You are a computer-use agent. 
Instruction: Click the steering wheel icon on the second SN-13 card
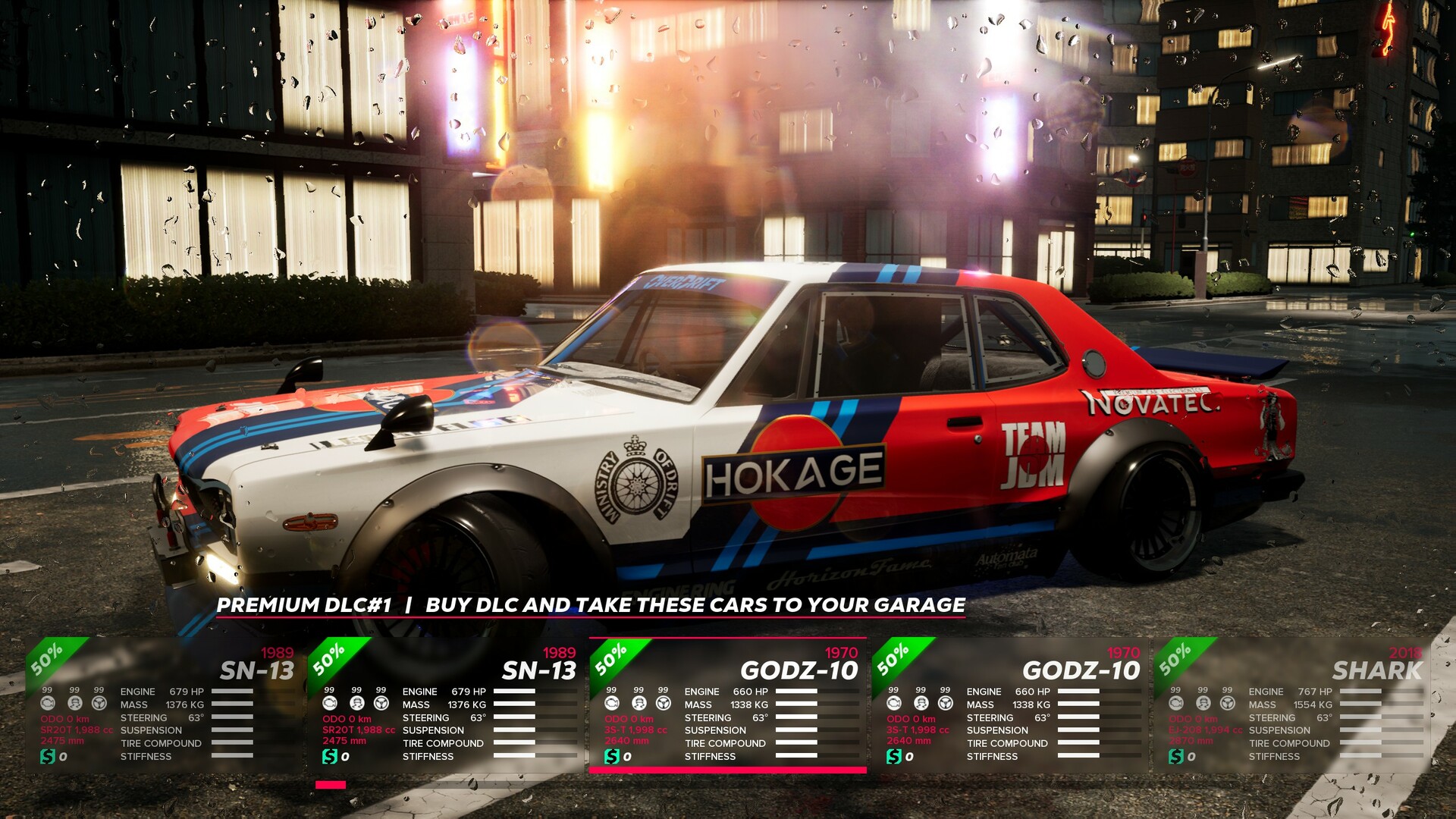pyautogui.click(x=381, y=702)
